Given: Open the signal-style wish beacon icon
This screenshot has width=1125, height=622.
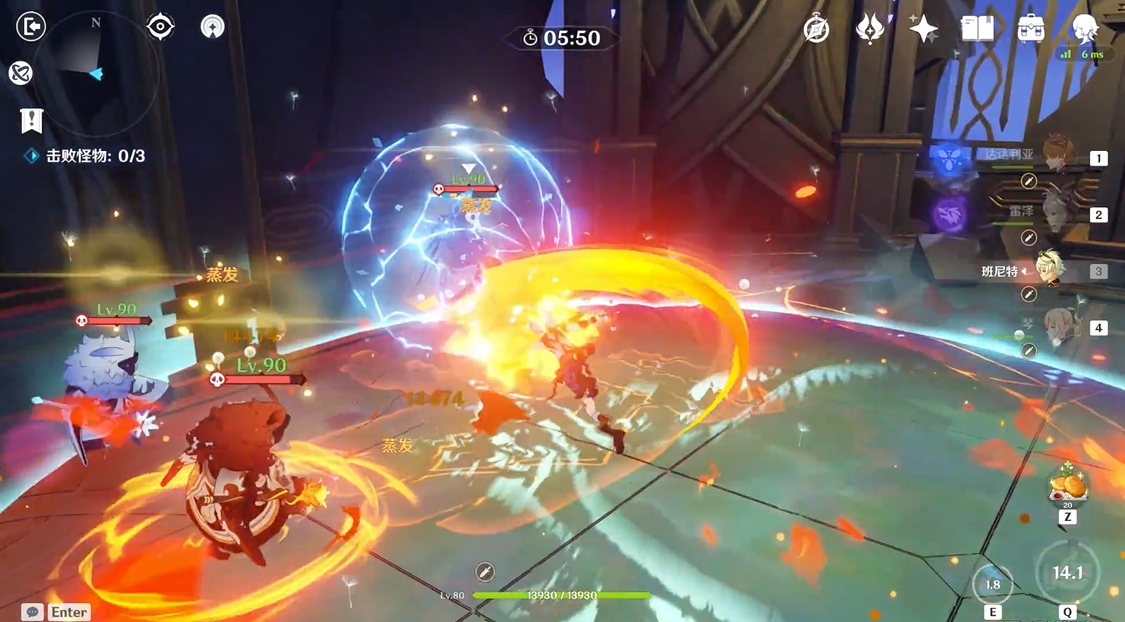Looking at the screenshot, I should [212, 27].
